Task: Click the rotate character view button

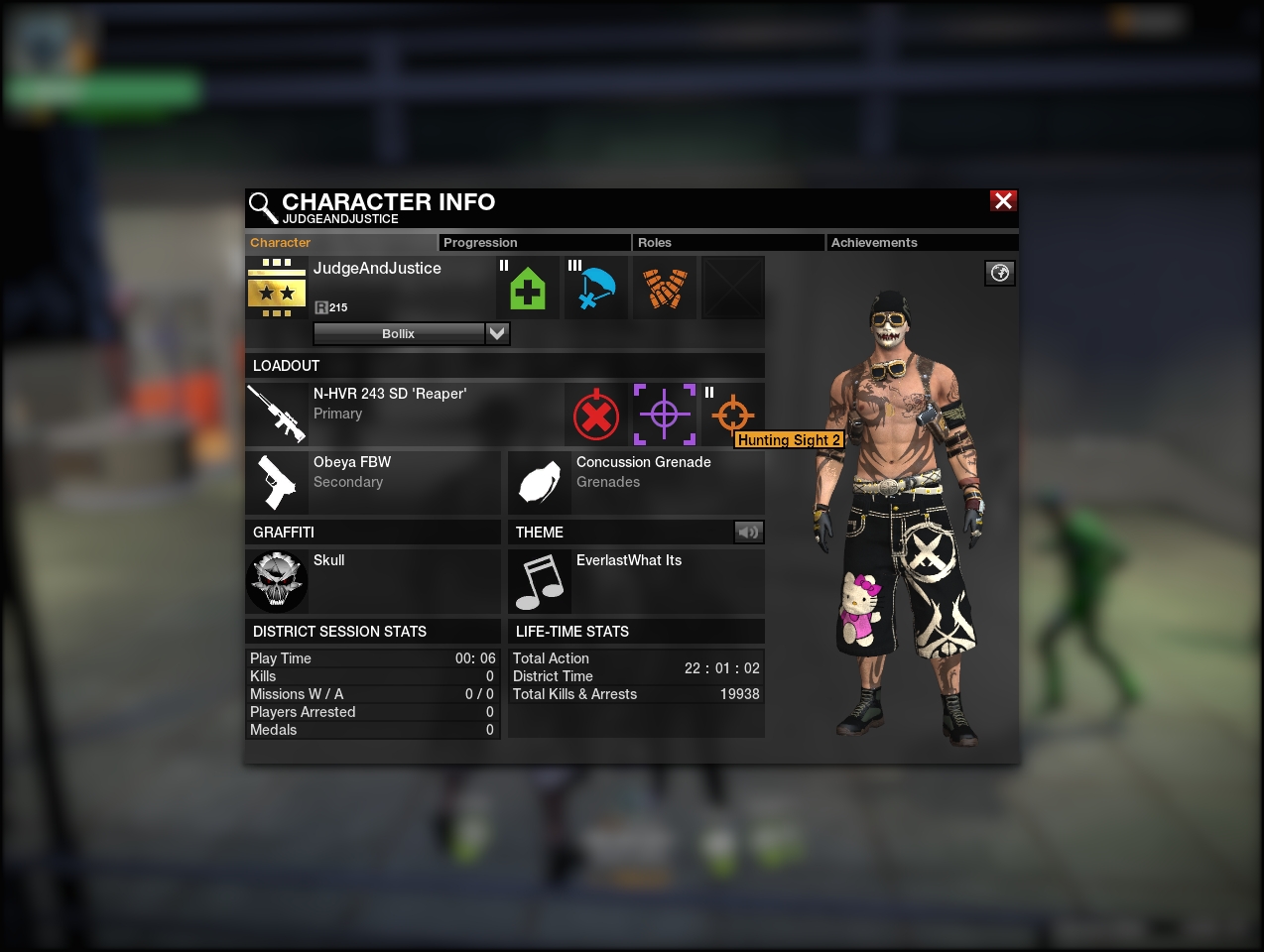Action: point(1000,273)
